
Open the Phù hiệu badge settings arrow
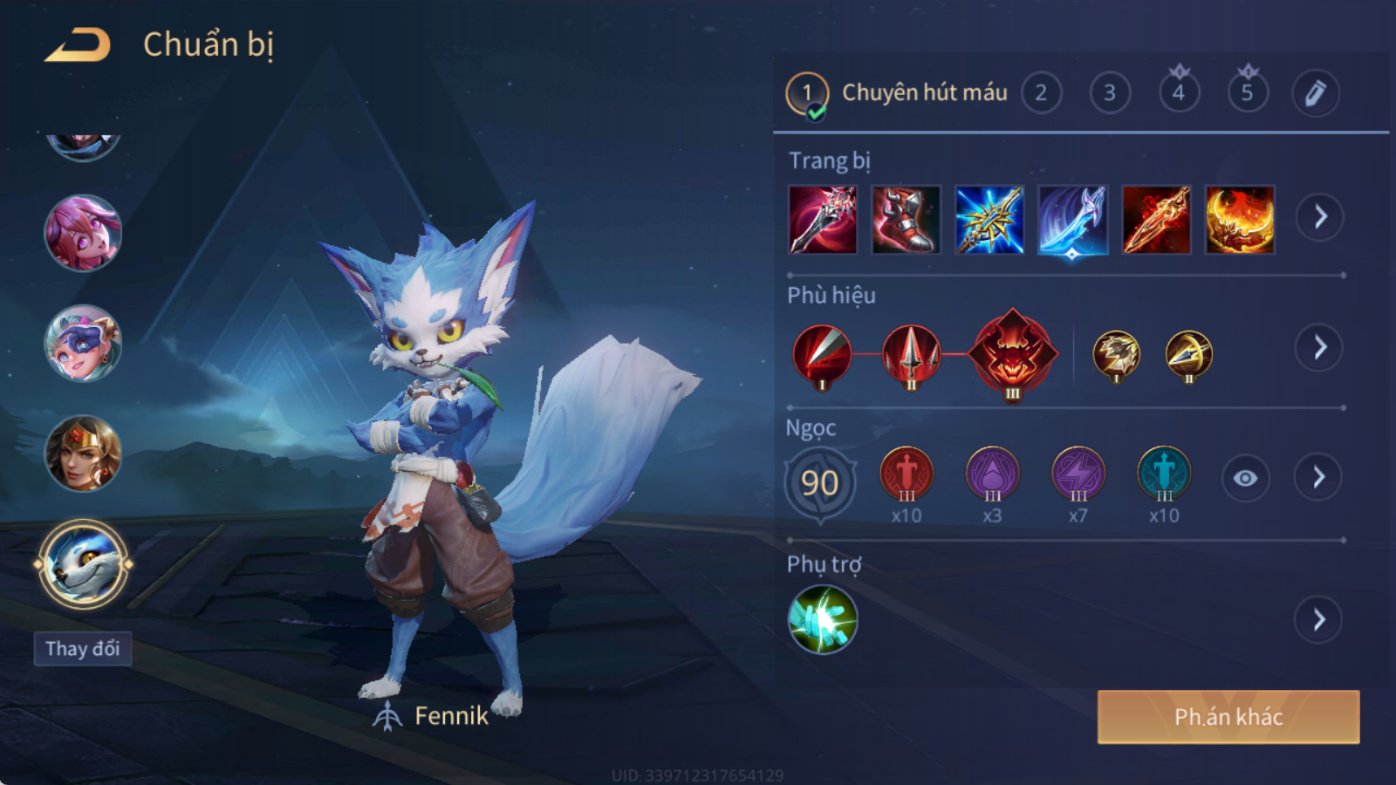[x=1320, y=347]
